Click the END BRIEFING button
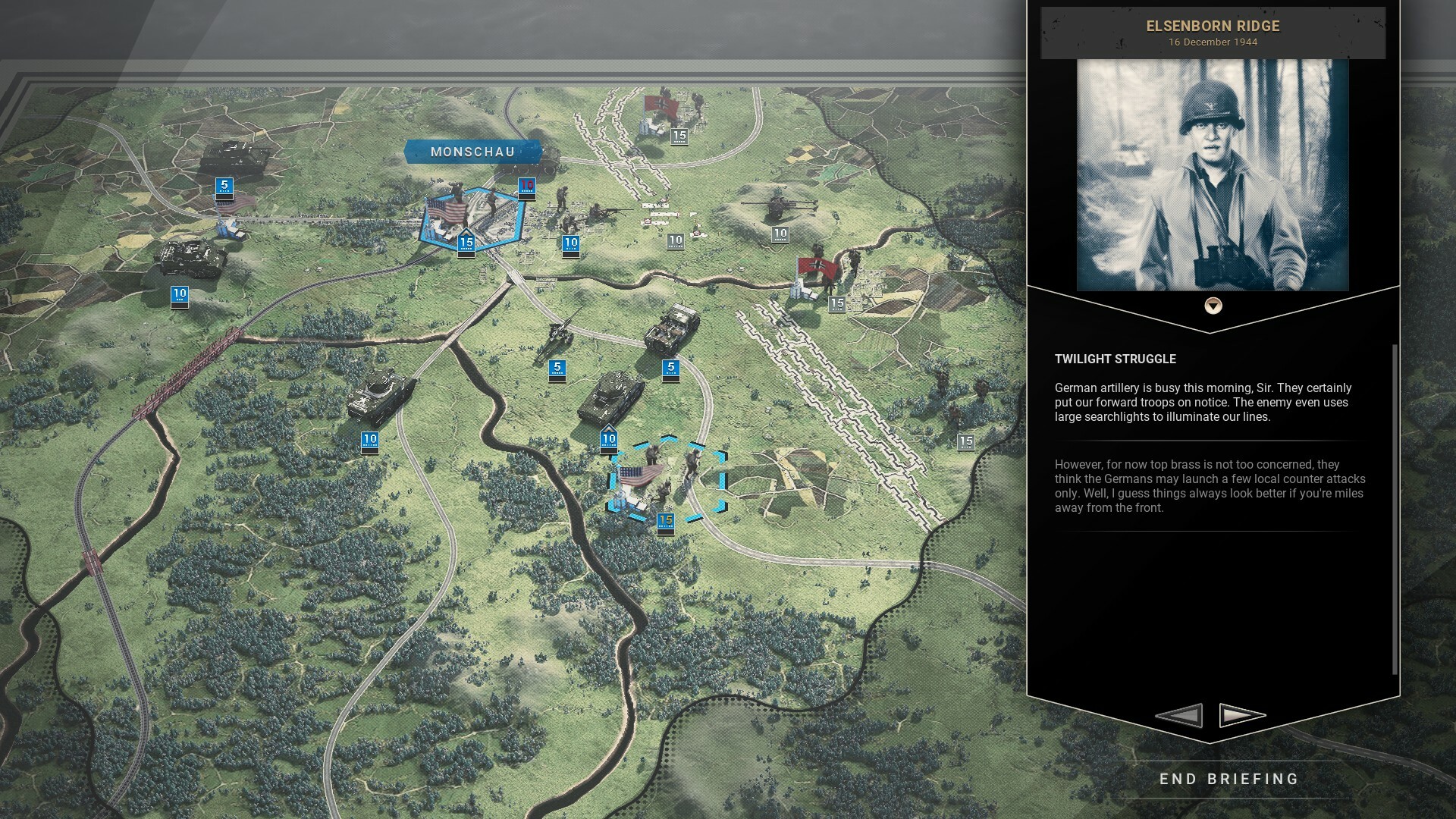The width and height of the screenshot is (1456, 819). [1228, 778]
